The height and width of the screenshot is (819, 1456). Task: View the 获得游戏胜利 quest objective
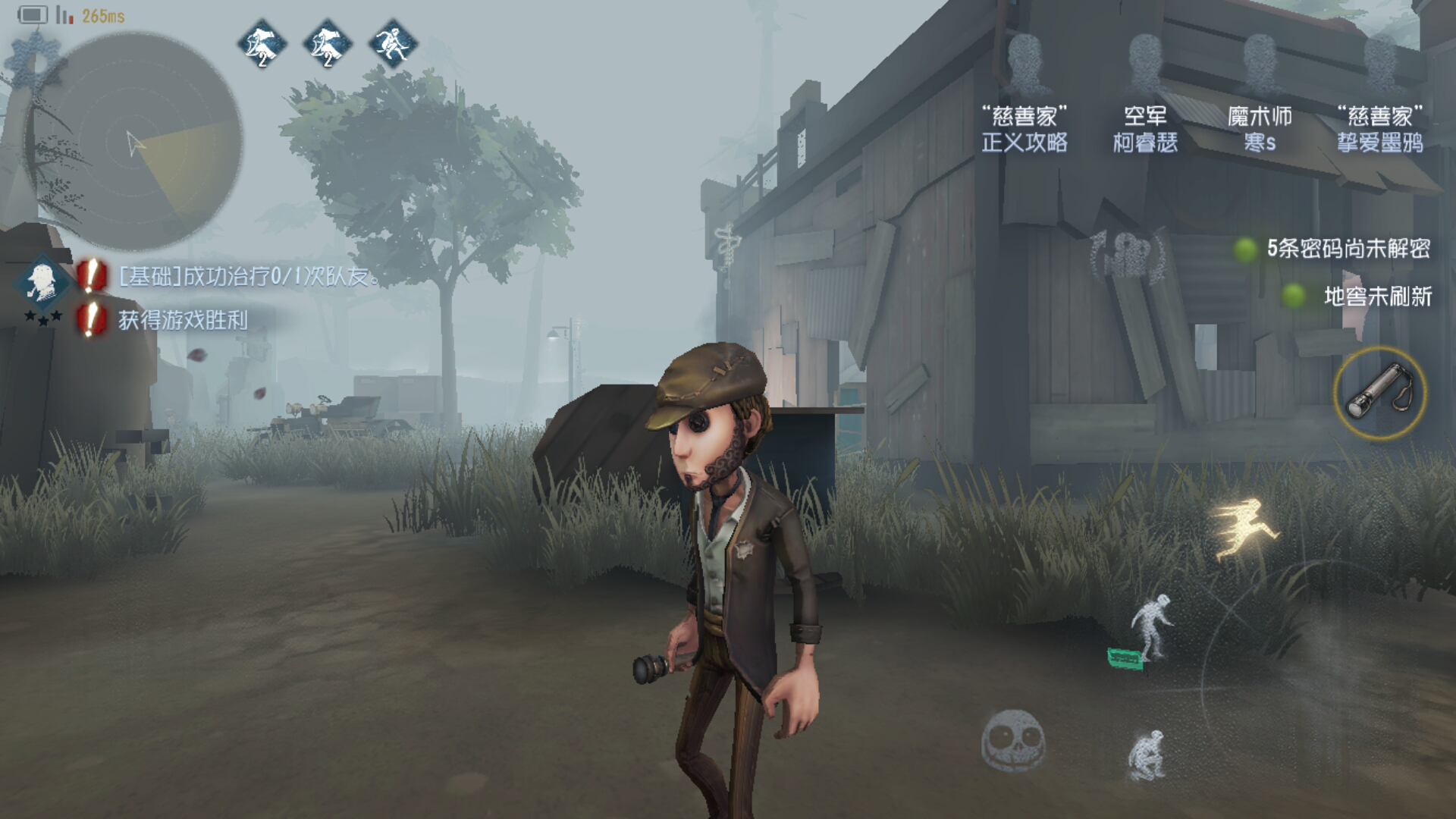pos(182,320)
